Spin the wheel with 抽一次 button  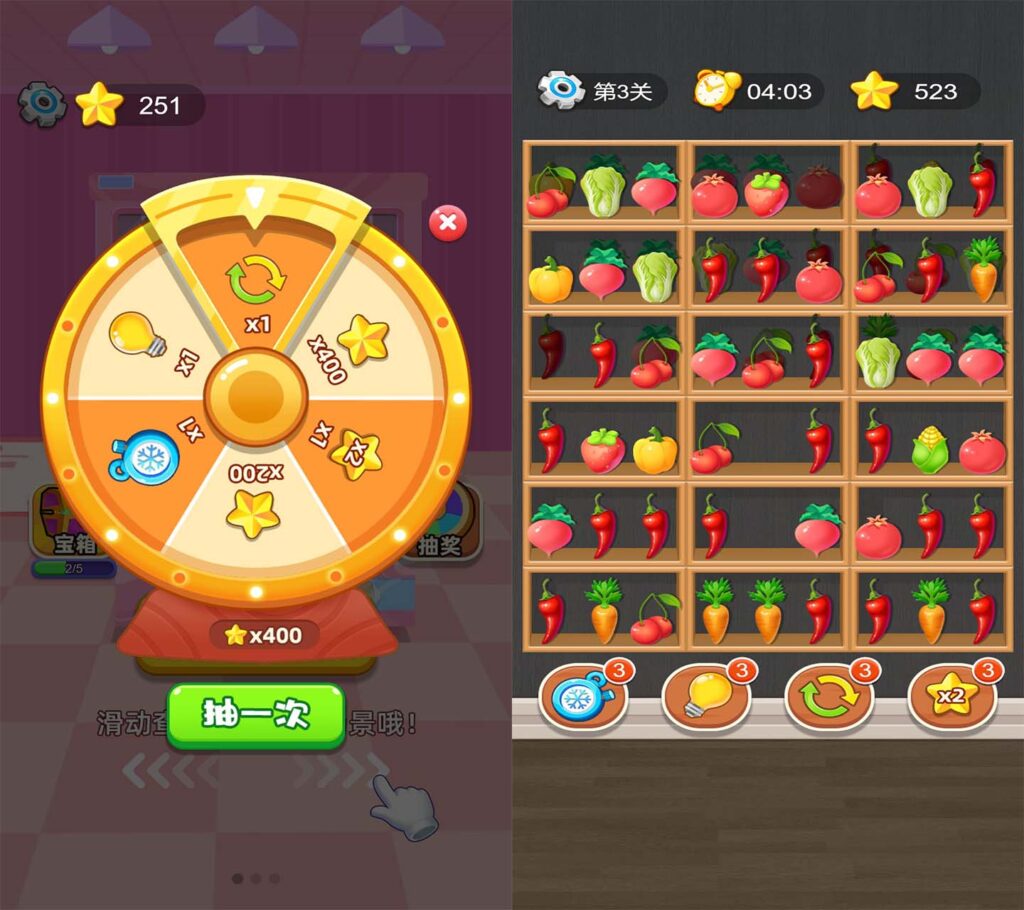tap(256, 715)
